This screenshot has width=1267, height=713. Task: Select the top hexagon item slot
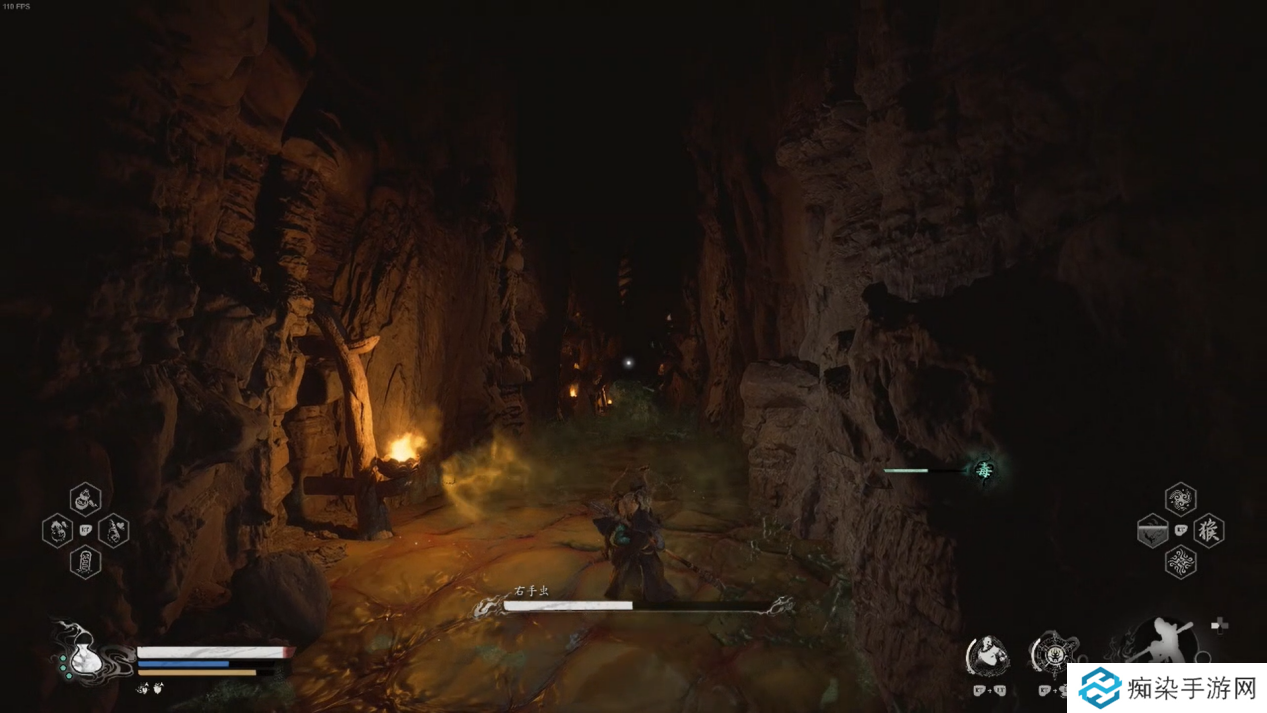[x=85, y=498]
